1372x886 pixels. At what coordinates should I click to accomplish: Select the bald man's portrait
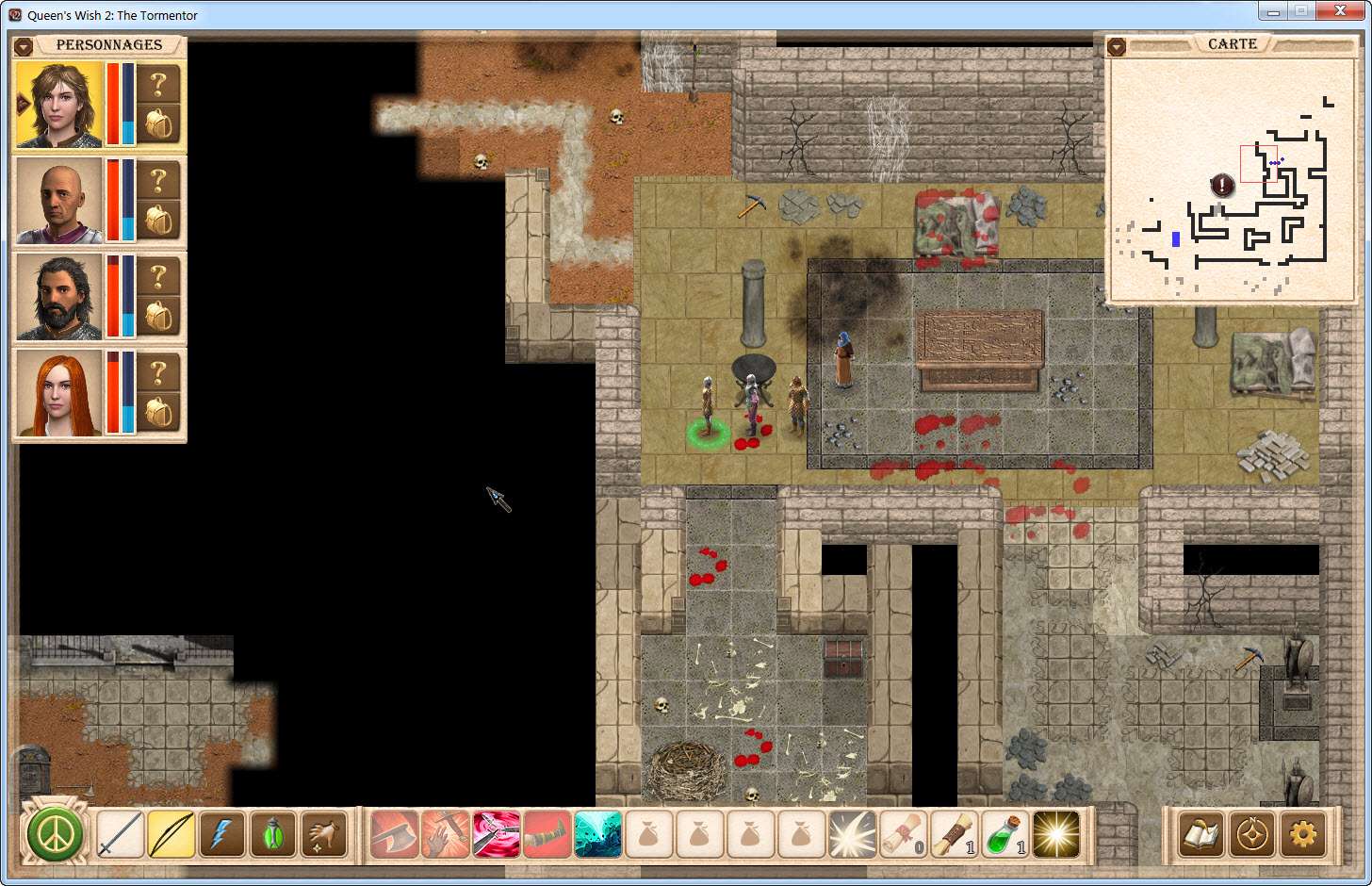[x=59, y=201]
